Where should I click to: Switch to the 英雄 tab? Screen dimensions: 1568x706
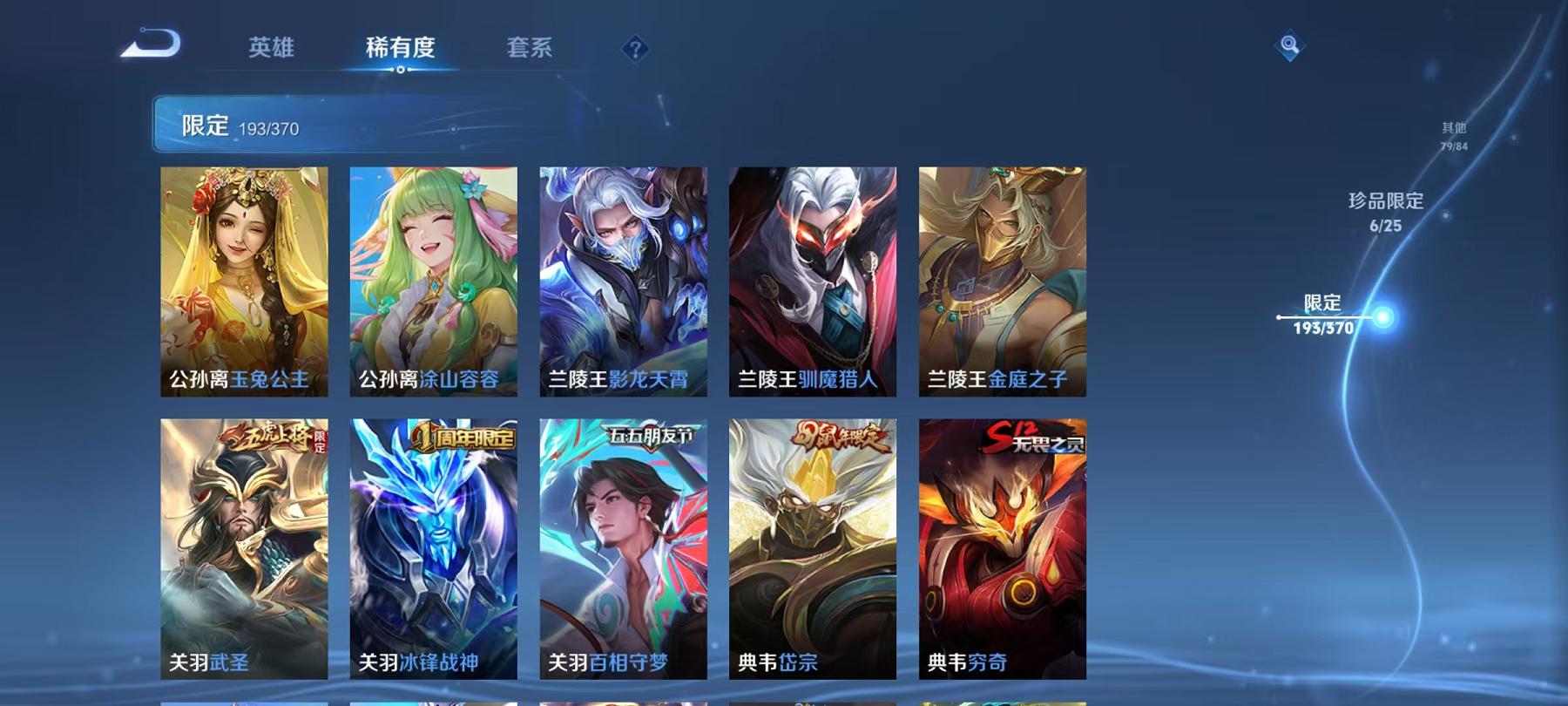[271, 50]
